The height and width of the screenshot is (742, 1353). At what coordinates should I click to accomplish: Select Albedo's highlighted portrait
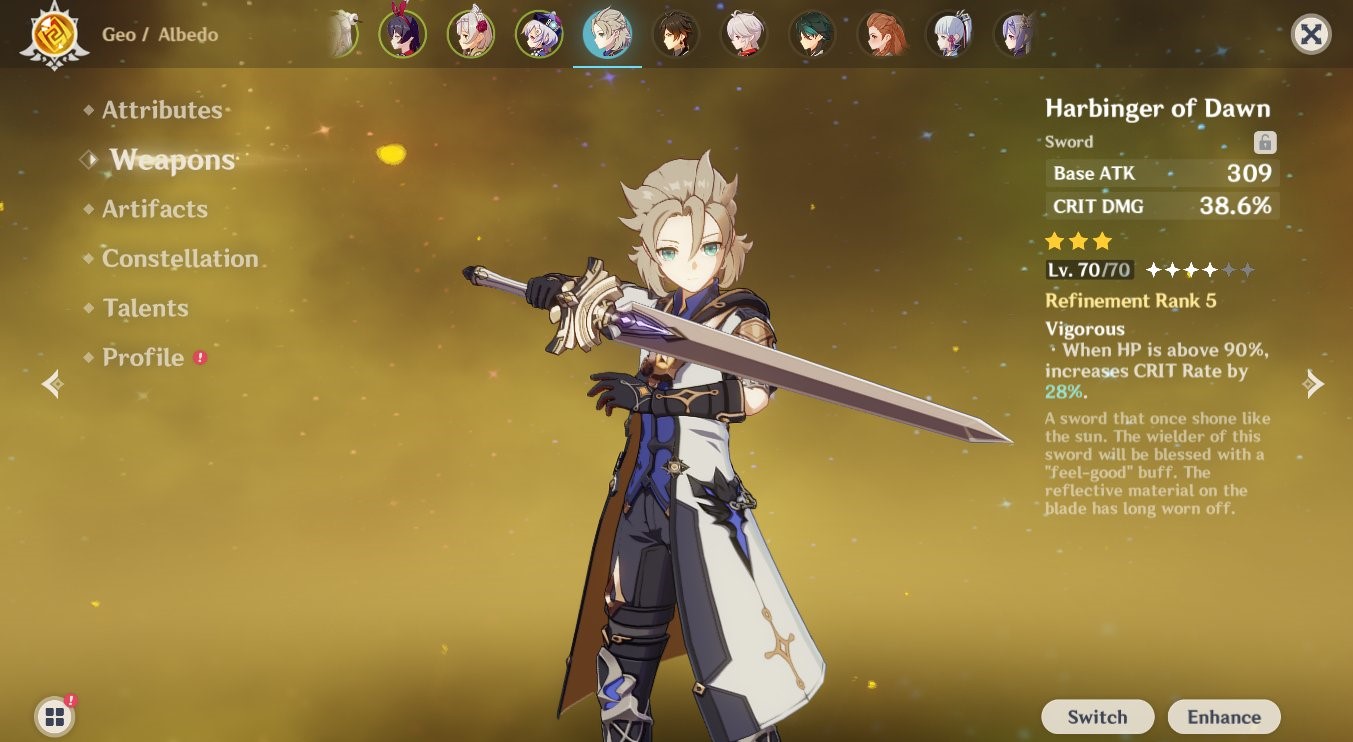click(x=607, y=35)
